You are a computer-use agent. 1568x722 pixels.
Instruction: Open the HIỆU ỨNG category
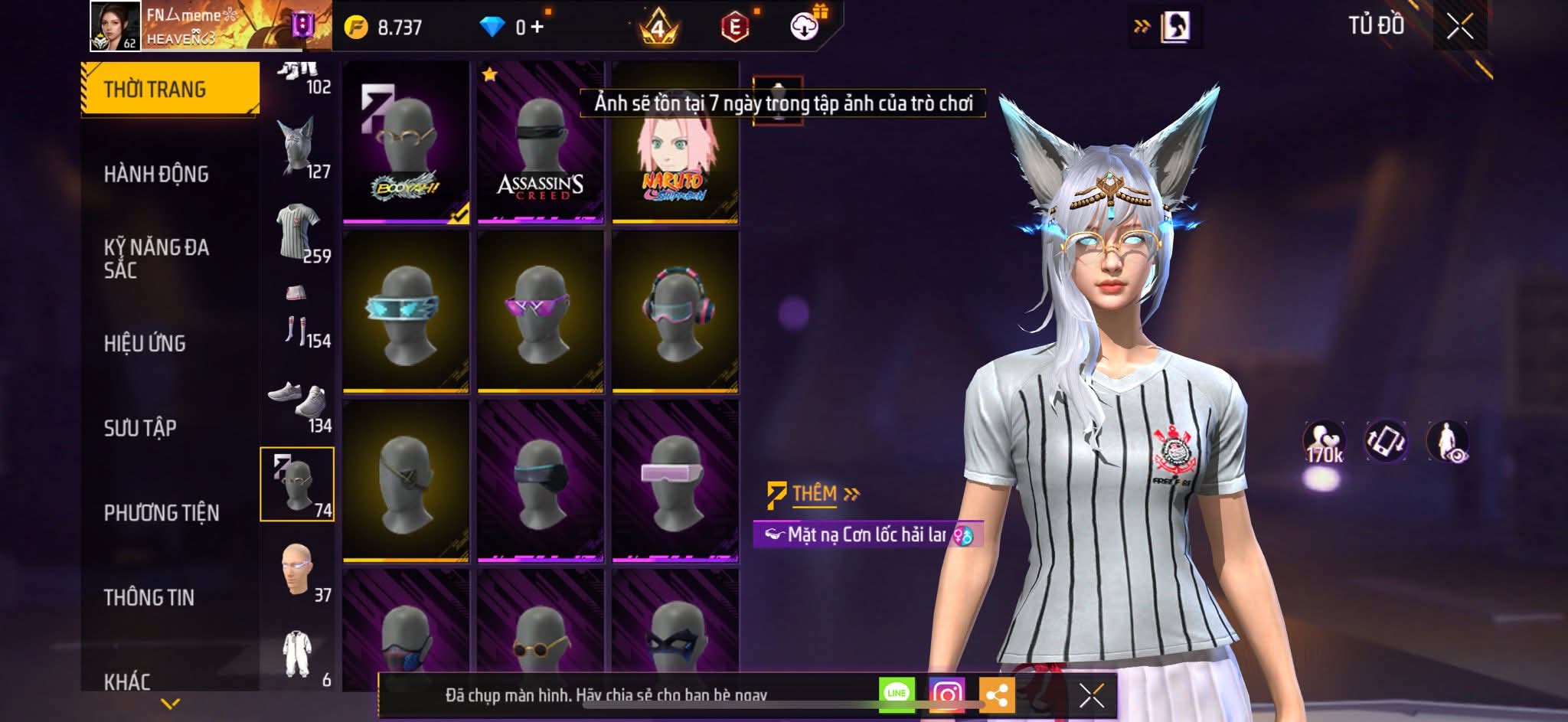[x=145, y=343]
